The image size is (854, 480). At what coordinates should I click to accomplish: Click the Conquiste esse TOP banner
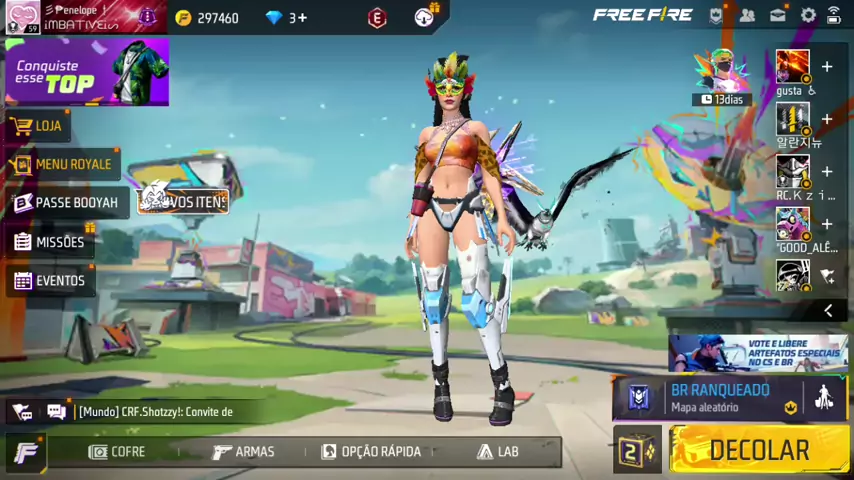pos(86,73)
